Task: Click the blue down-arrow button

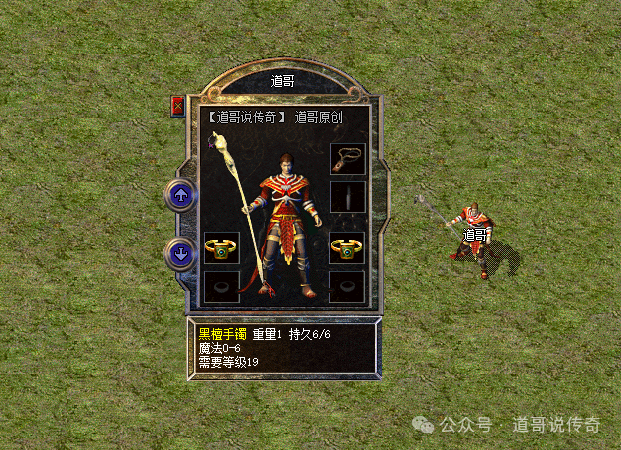Action: pyautogui.click(x=181, y=254)
